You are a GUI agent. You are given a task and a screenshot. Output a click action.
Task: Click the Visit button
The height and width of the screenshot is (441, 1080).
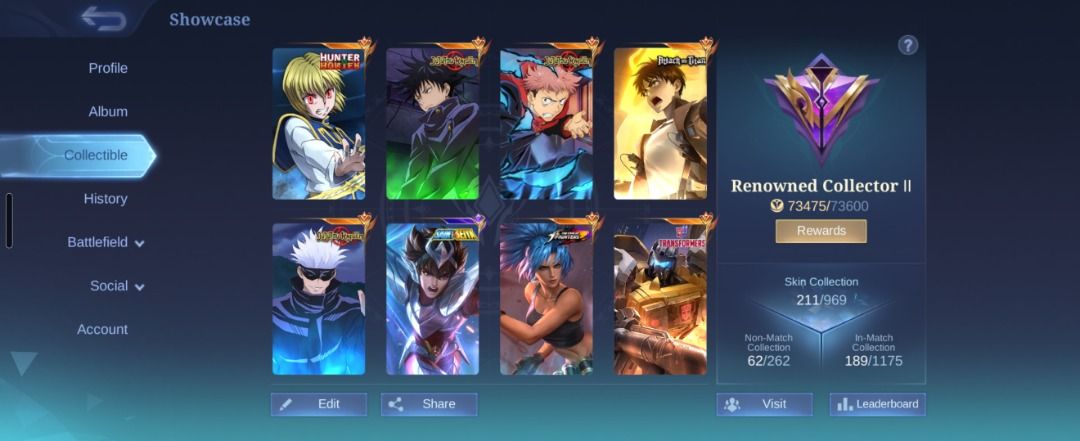coord(764,404)
